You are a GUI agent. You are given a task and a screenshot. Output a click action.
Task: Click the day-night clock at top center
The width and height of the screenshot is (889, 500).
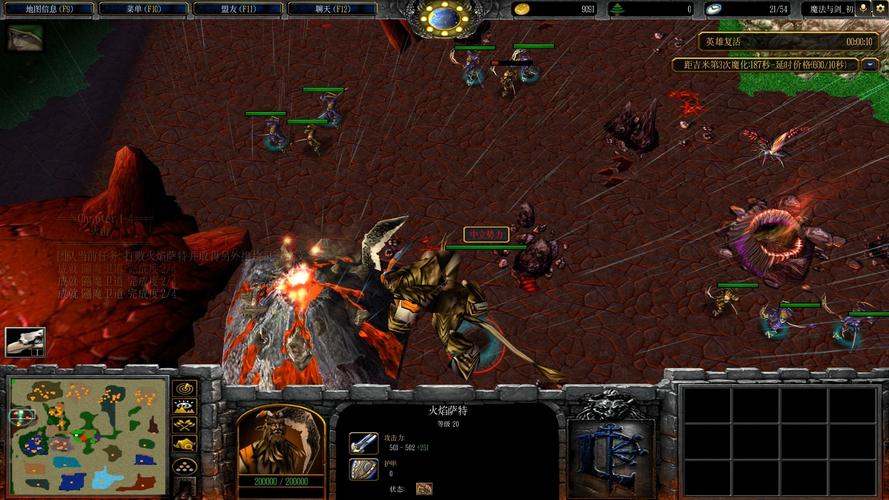pyautogui.click(x=443, y=18)
